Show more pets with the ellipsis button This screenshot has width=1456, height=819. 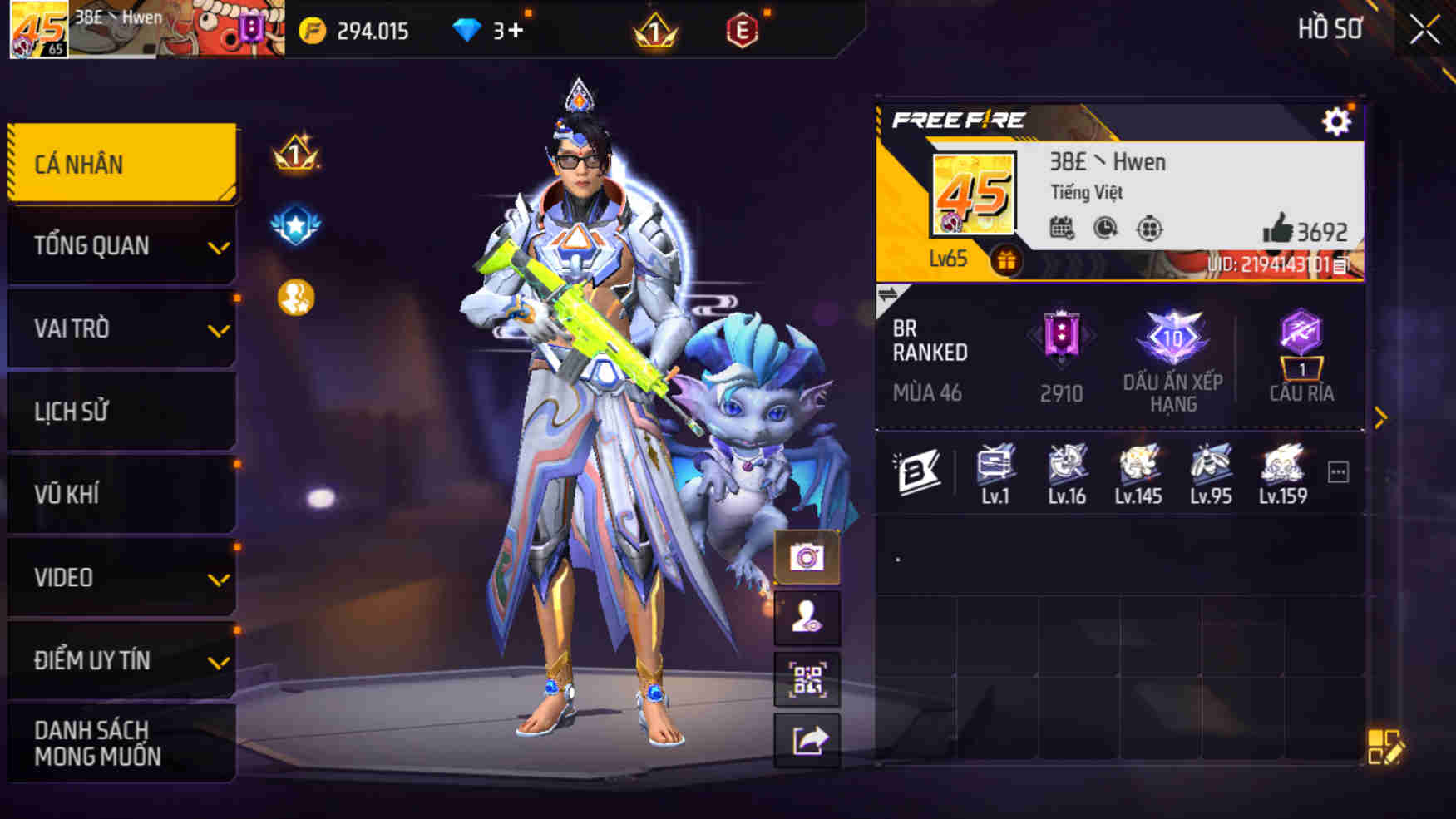click(x=1338, y=472)
